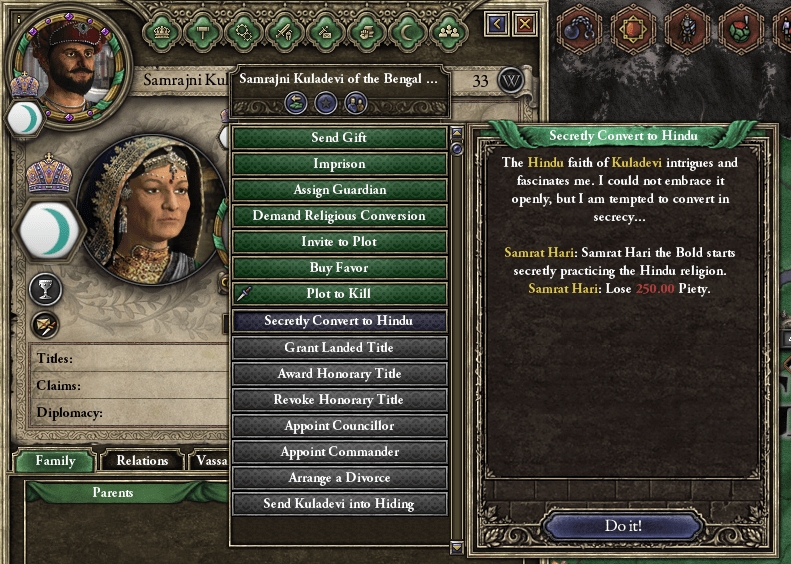Choose Demand Religious Conversion
Viewport: 791px width, 564px height.
click(339, 215)
